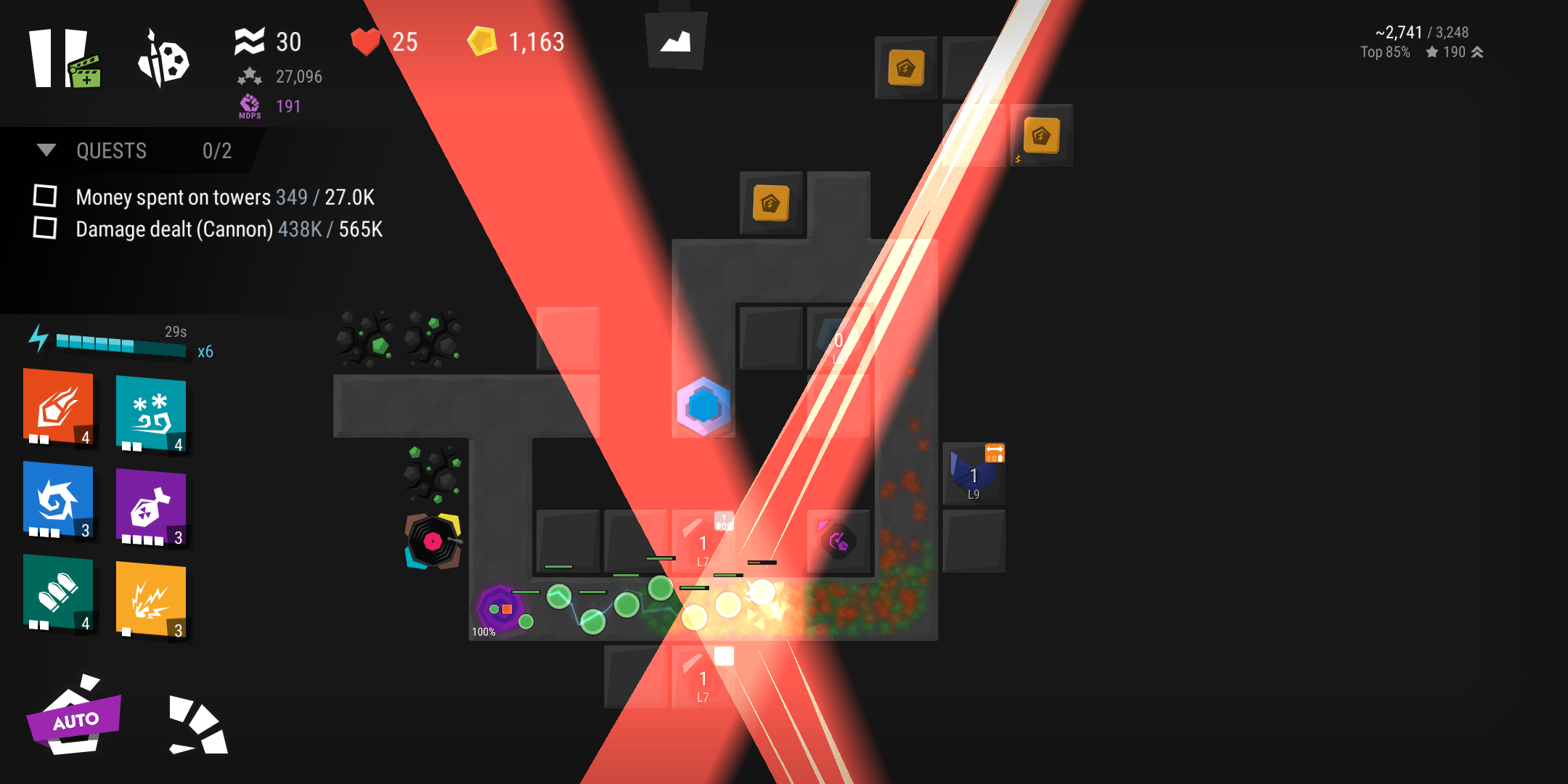Click the dice icon in top bar

164,60
